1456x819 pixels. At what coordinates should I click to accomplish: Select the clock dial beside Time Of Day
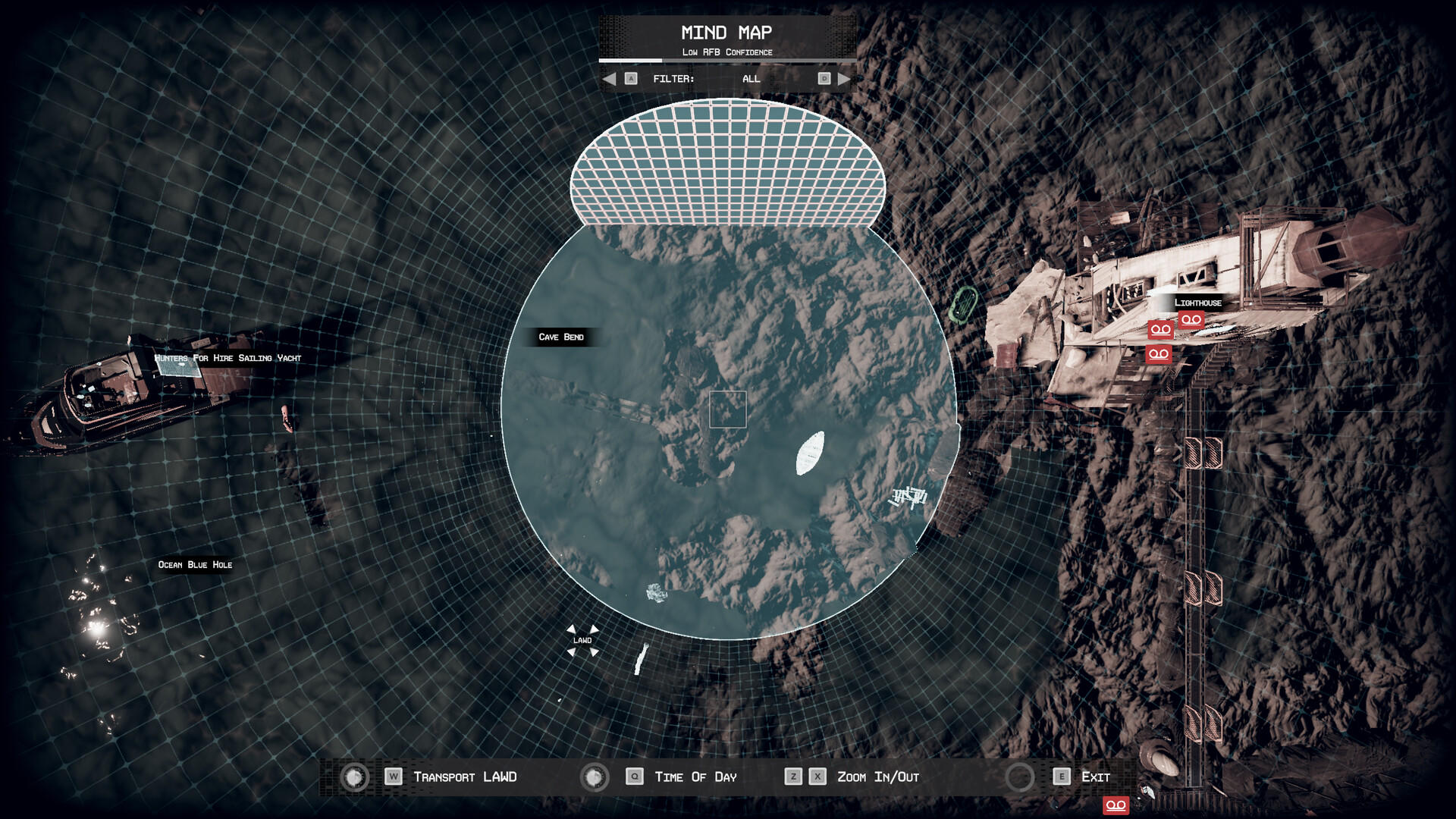596,777
